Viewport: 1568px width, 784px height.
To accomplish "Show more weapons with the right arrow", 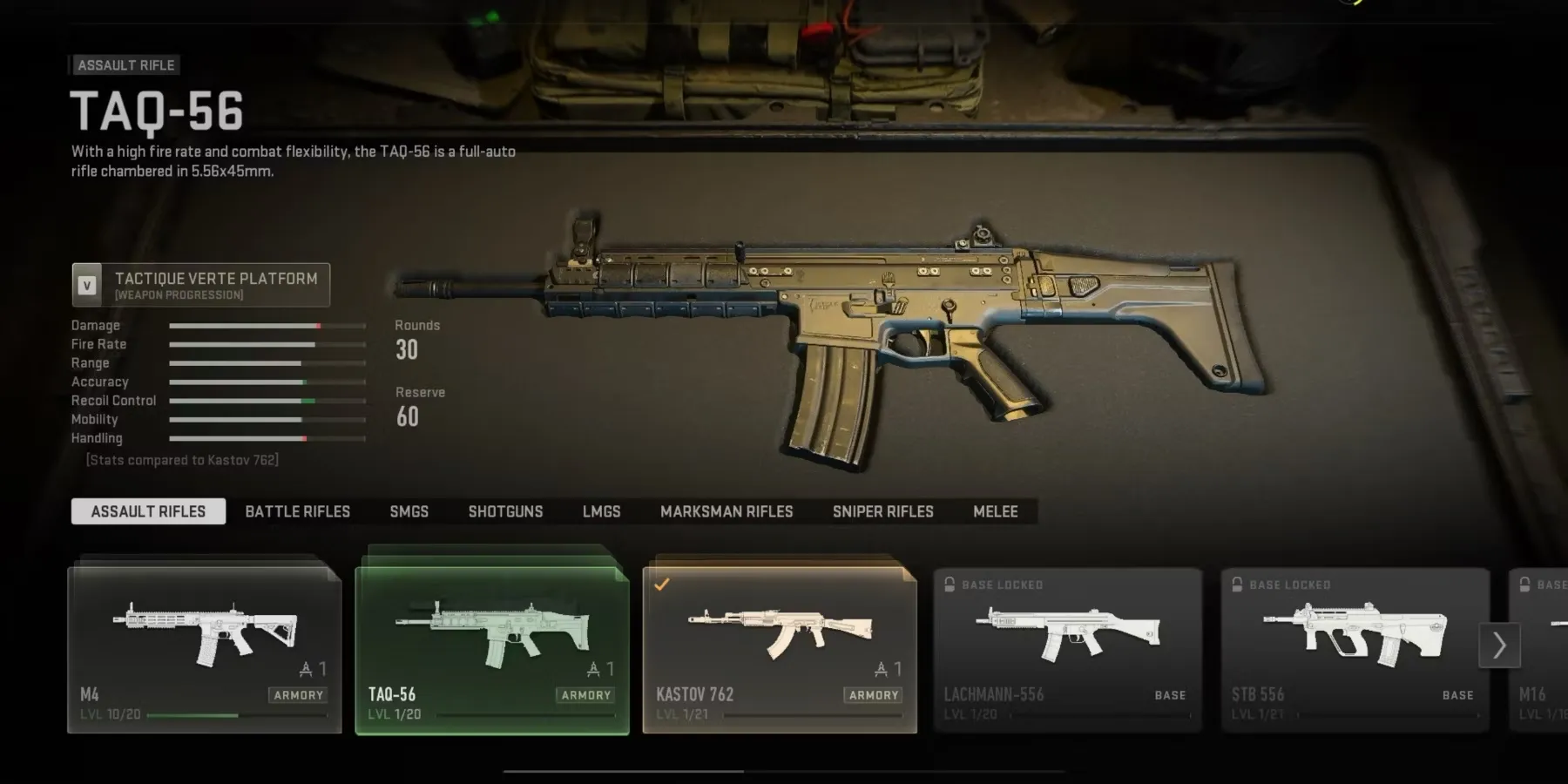I will (x=1499, y=645).
